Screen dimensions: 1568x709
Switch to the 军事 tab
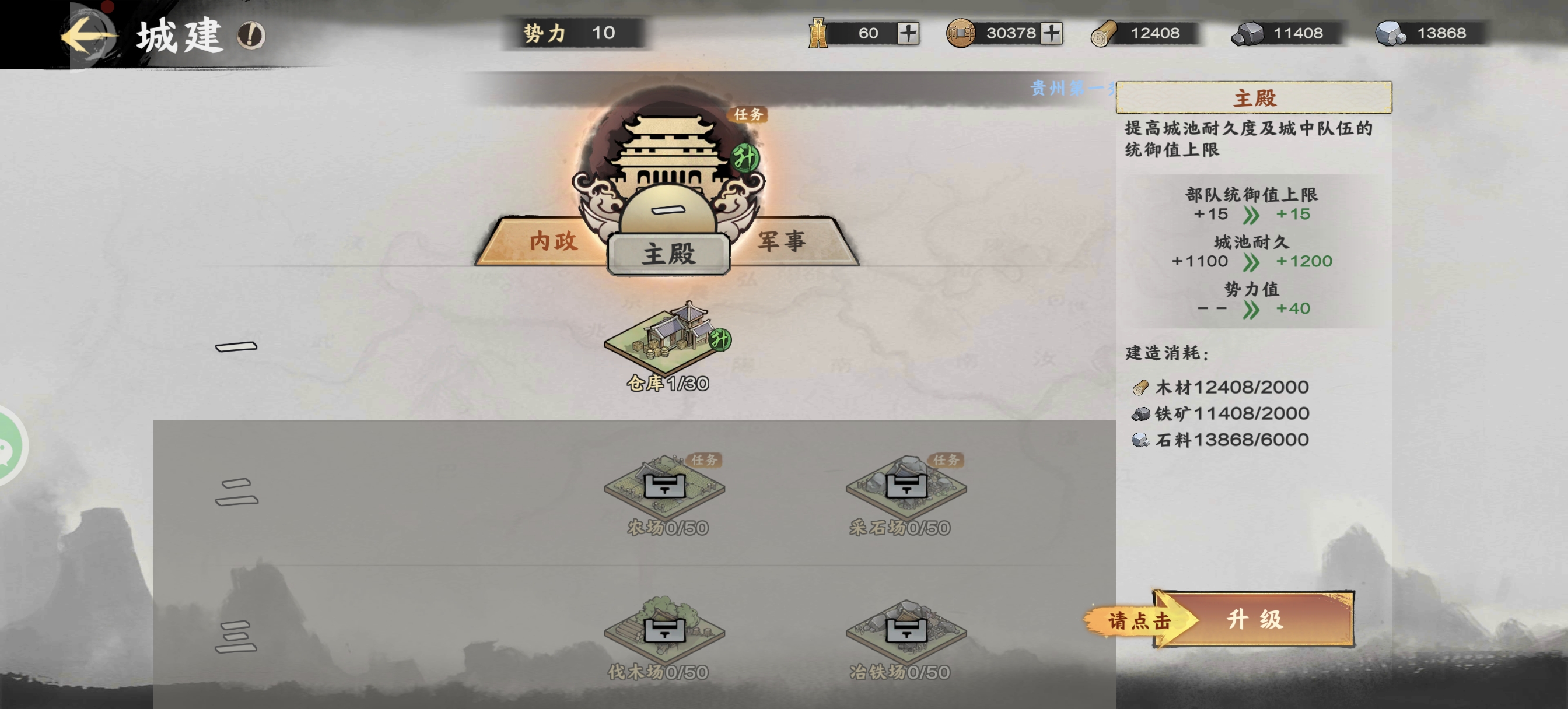tap(782, 241)
